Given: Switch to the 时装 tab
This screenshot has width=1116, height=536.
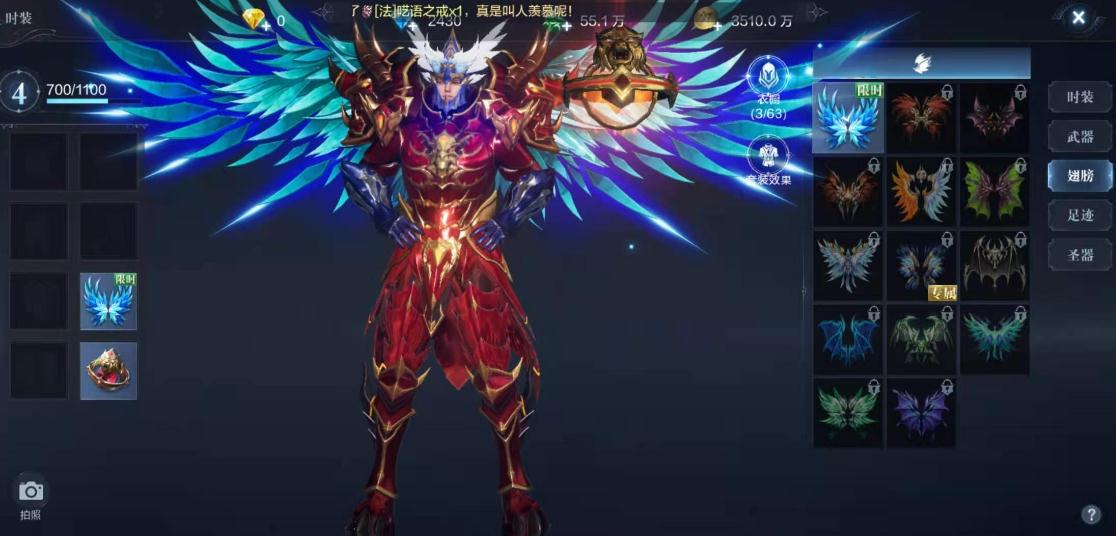Looking at the screenshot, I should 1079,97.
